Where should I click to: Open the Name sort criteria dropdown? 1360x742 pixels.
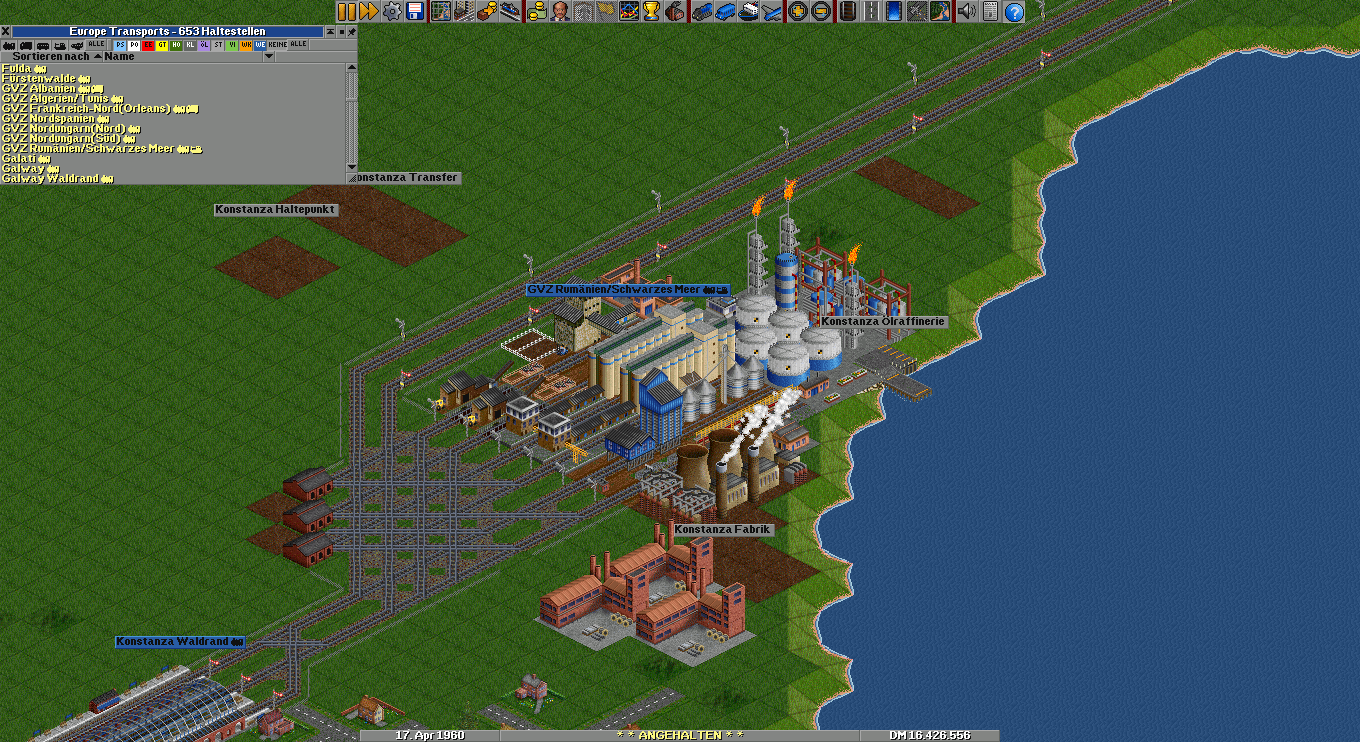268,57
